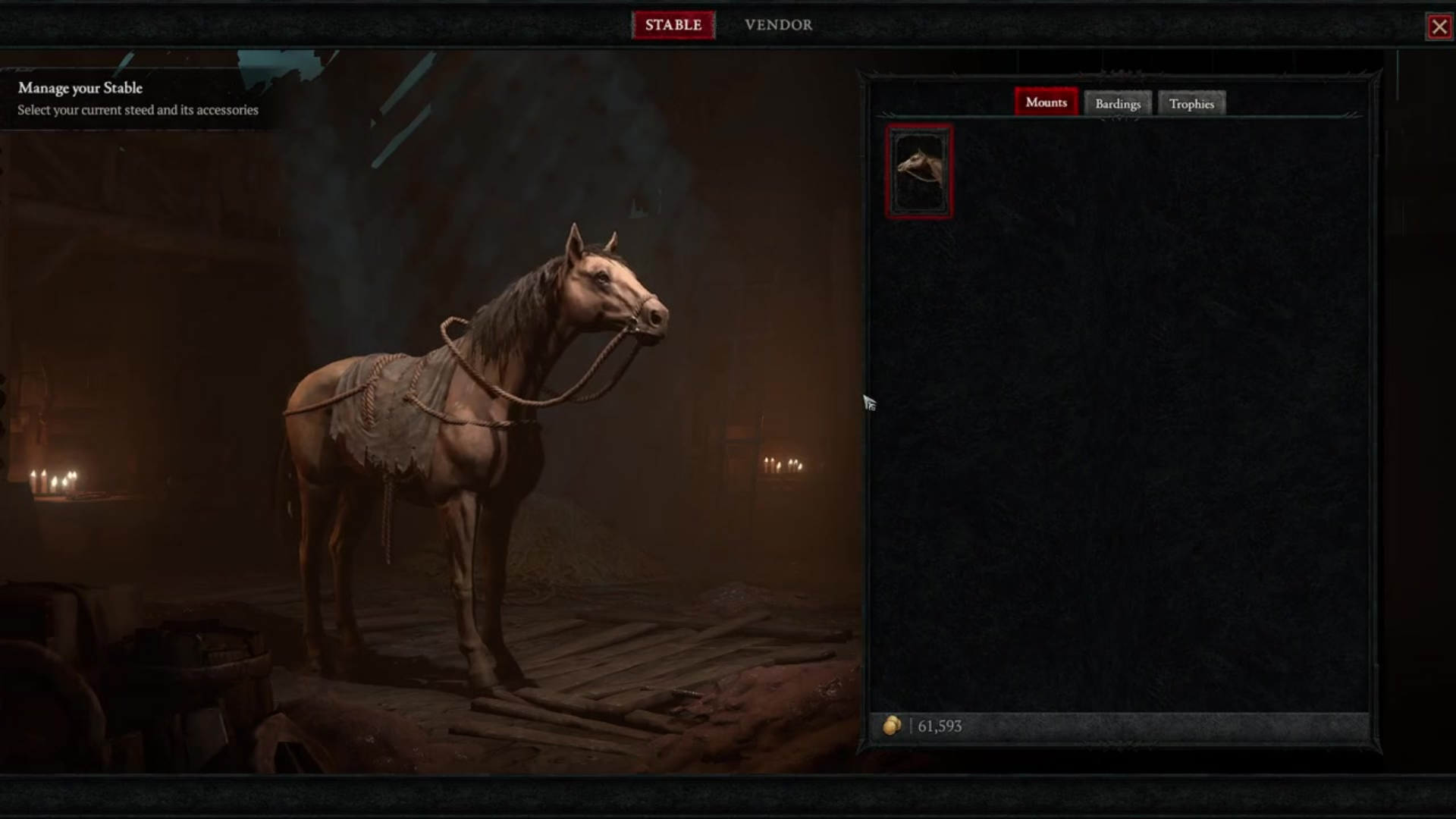This screenshot has height=819, width=1456.
Task: Click the Manage your Stable heading
Action: point(80,88)
